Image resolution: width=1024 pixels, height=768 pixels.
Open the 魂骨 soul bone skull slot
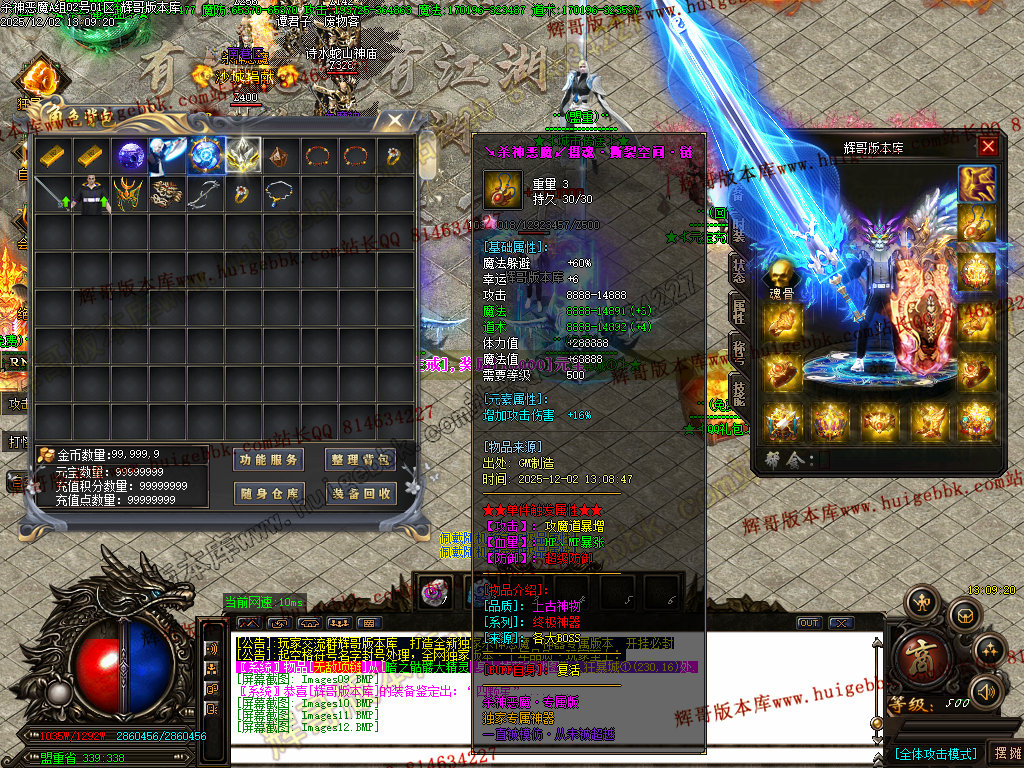tap(780, 274)
